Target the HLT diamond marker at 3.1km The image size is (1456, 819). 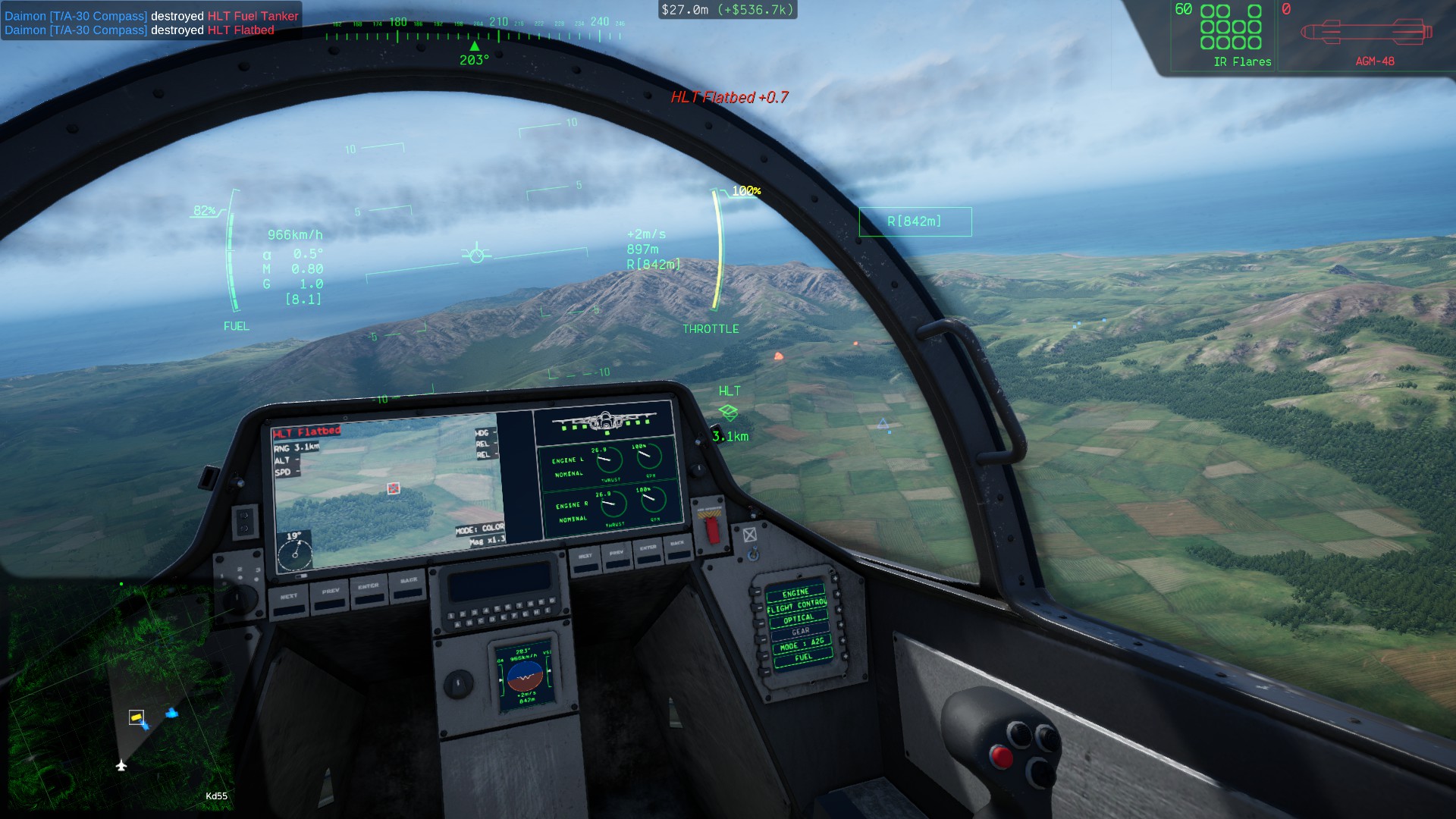tap(728, 413)
